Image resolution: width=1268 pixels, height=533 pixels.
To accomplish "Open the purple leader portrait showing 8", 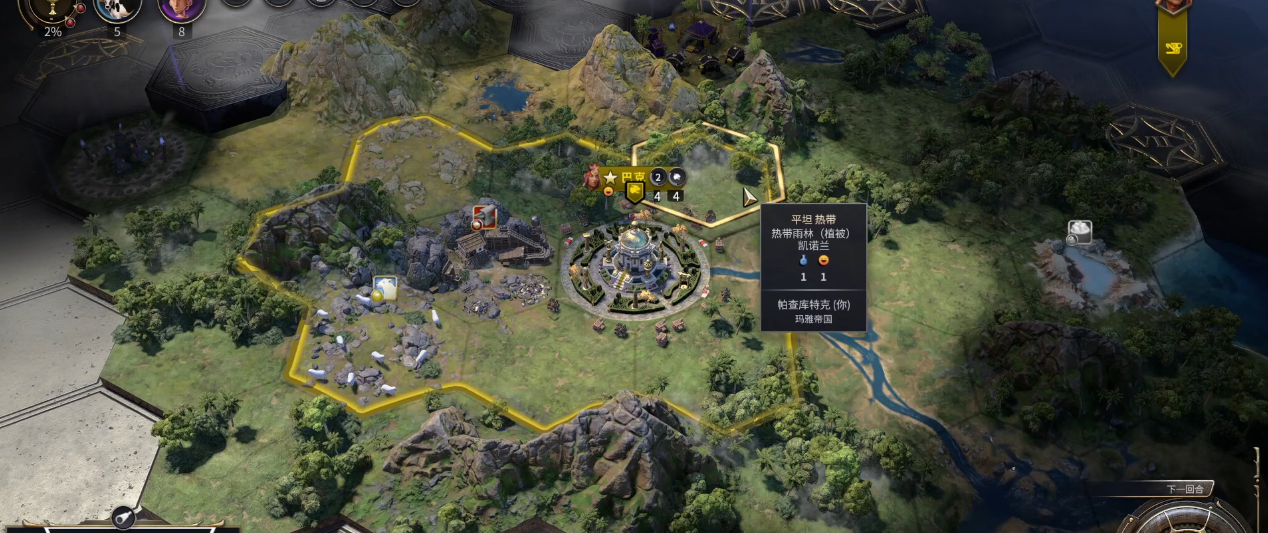I will [x=181, y=9].
